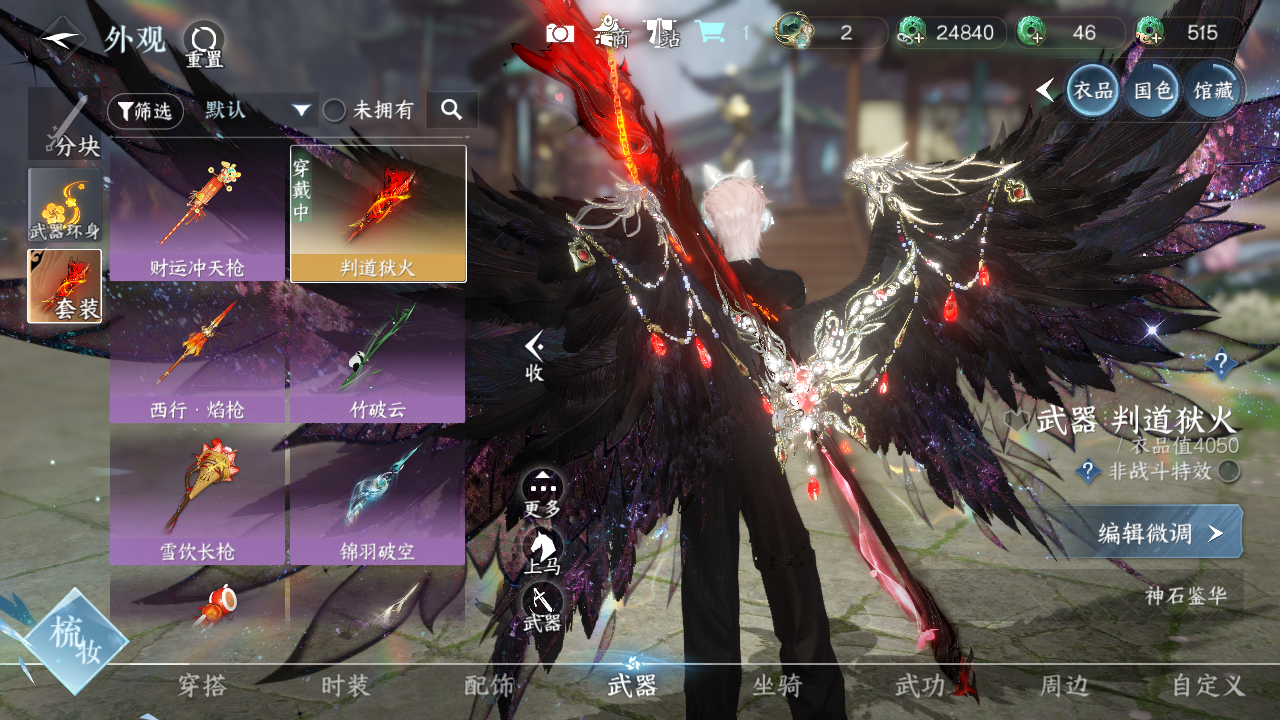This screenshot has height=720, width=1280.
Task: Select the 竹破云 weapon skin
Action: (x=377, y=355)
